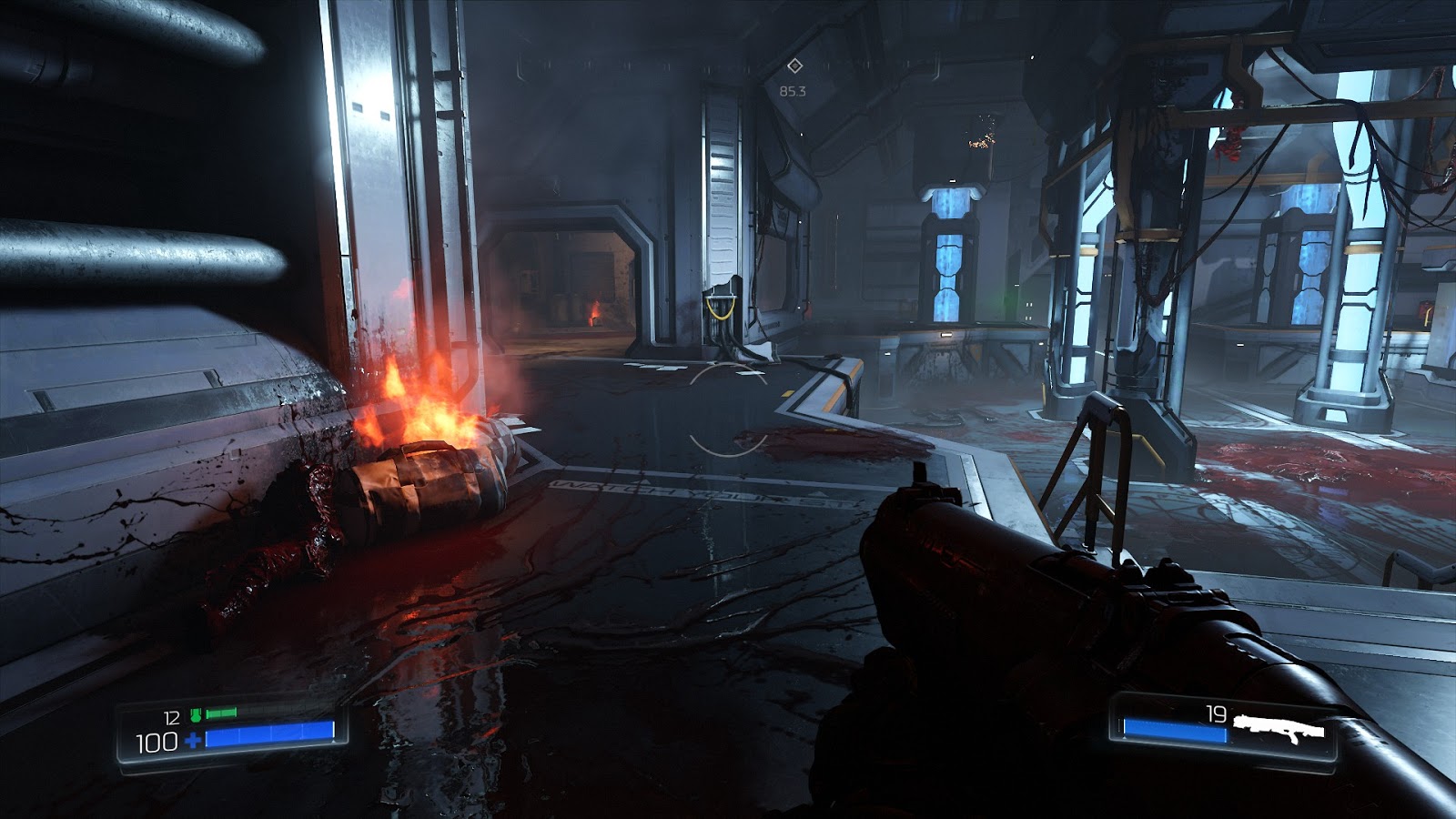Click the green armor pip indicator
This screenshot has width=1456, height=819.
(220, 713)
